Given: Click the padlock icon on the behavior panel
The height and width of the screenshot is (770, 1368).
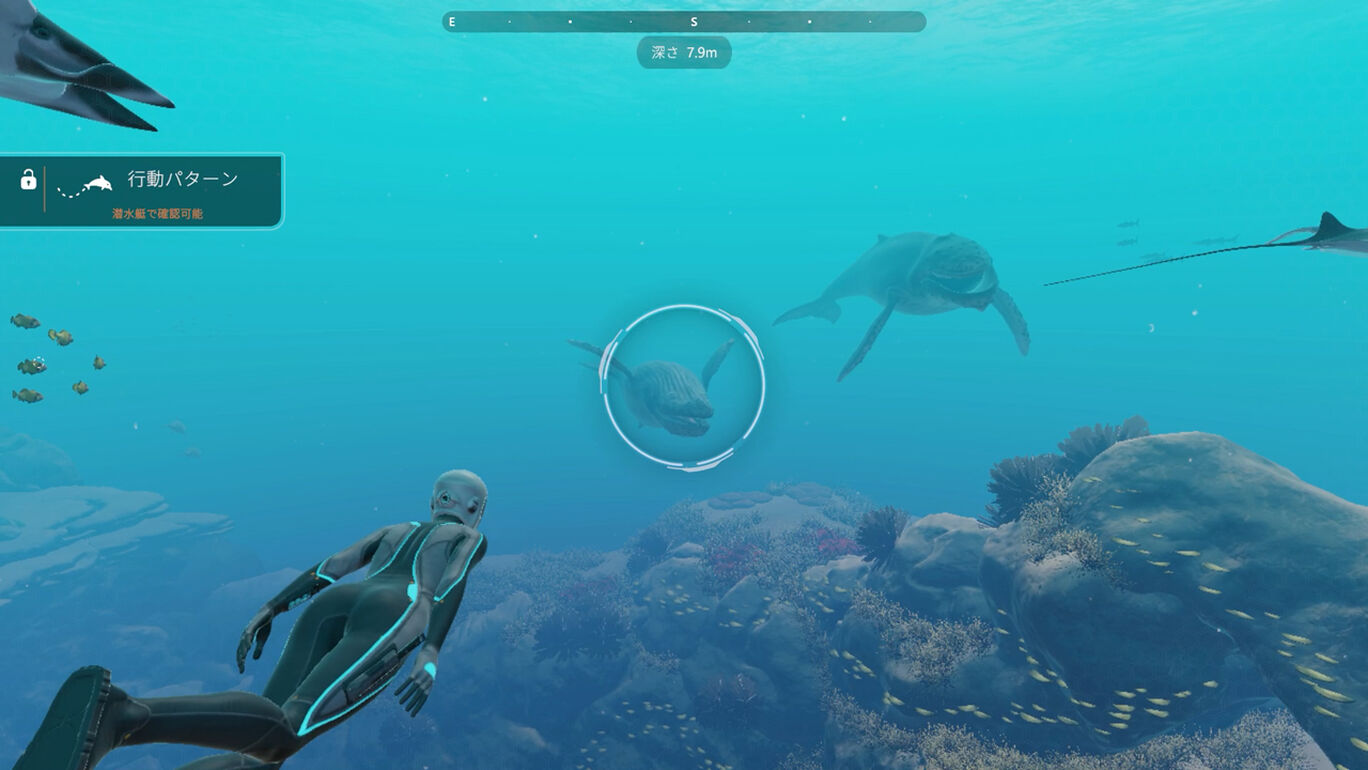Looking at the screenshot, I should 28,180.
